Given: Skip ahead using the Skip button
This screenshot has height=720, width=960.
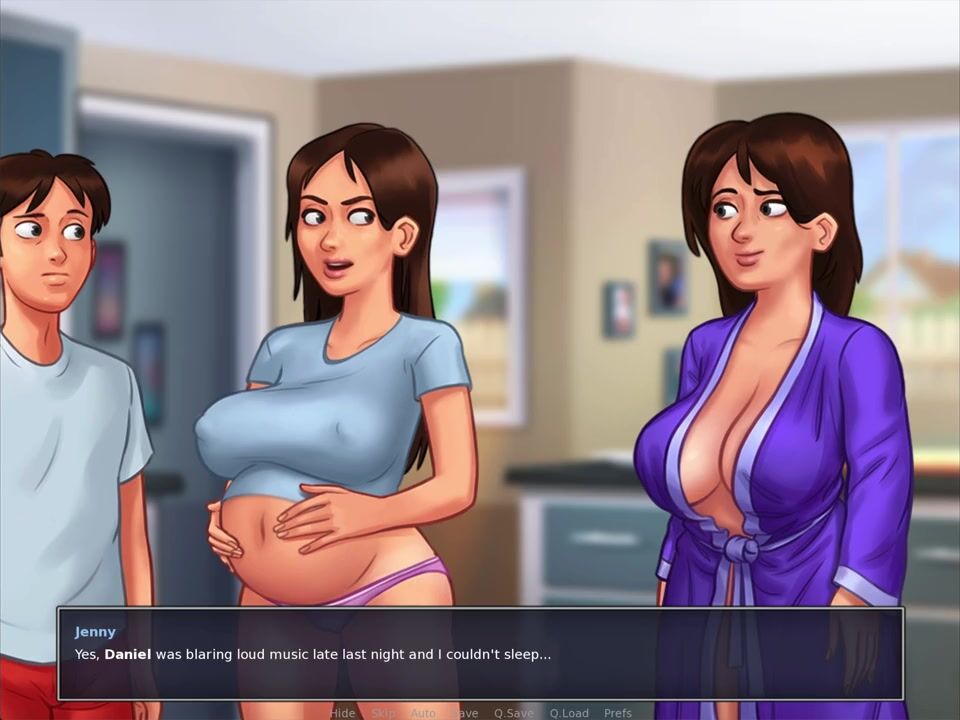Looking at the screenshot, I should point(383,713).
